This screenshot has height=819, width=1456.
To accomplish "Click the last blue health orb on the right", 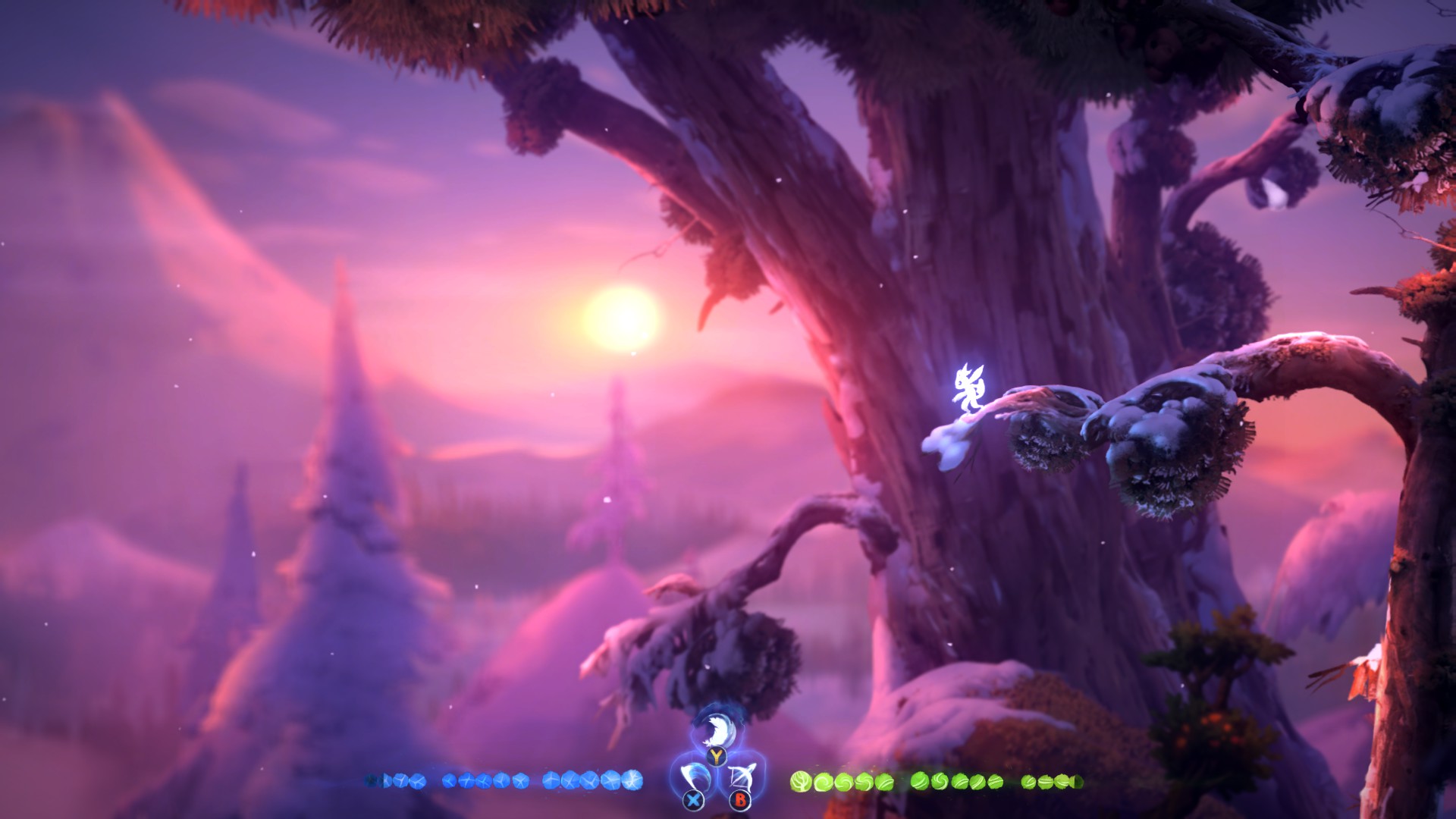I will point(632,780).
